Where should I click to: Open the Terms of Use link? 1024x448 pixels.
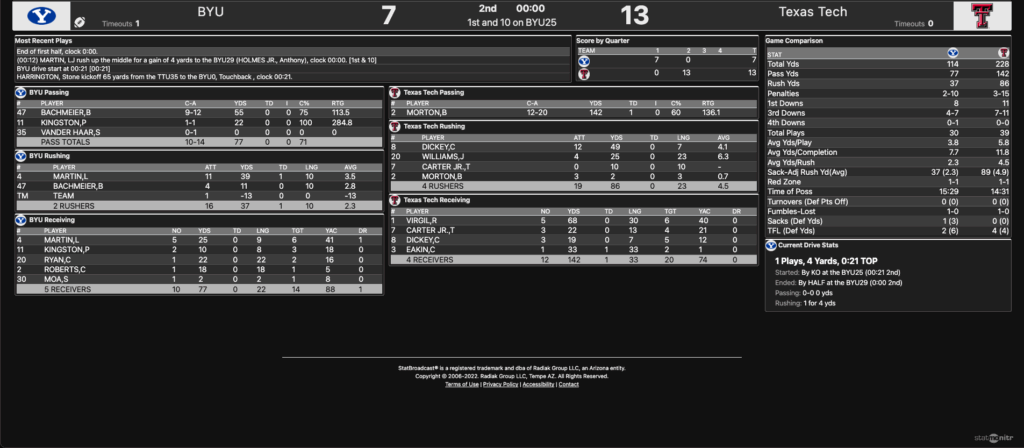[x=462, y=384]
